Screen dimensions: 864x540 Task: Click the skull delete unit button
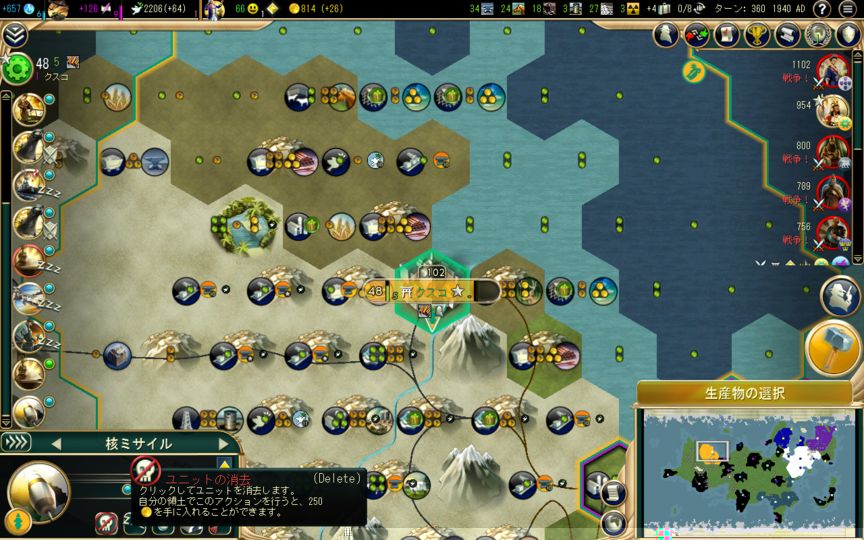coord(146,471)
